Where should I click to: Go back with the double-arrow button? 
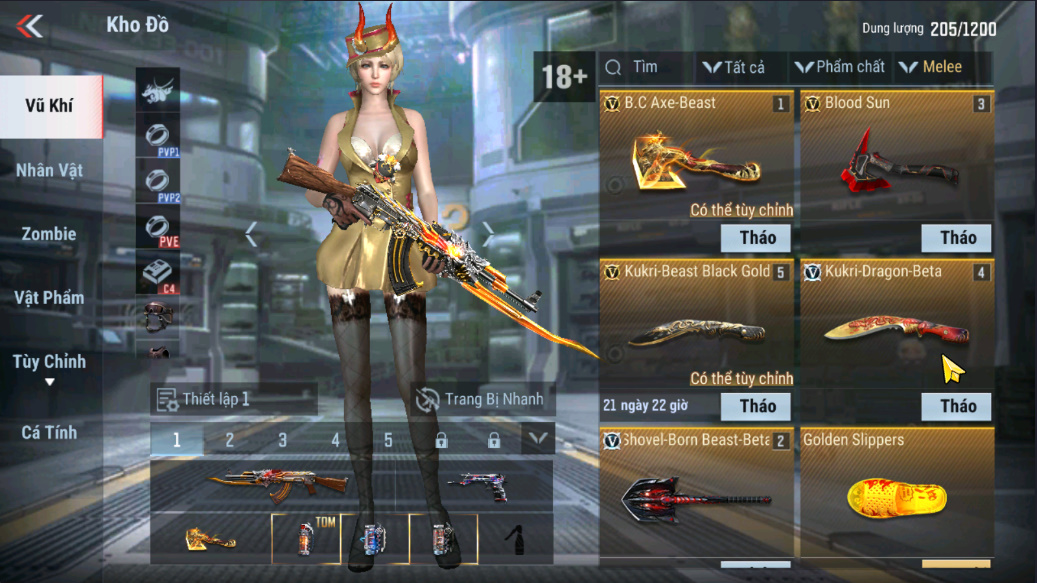click(x=30, y=26)
